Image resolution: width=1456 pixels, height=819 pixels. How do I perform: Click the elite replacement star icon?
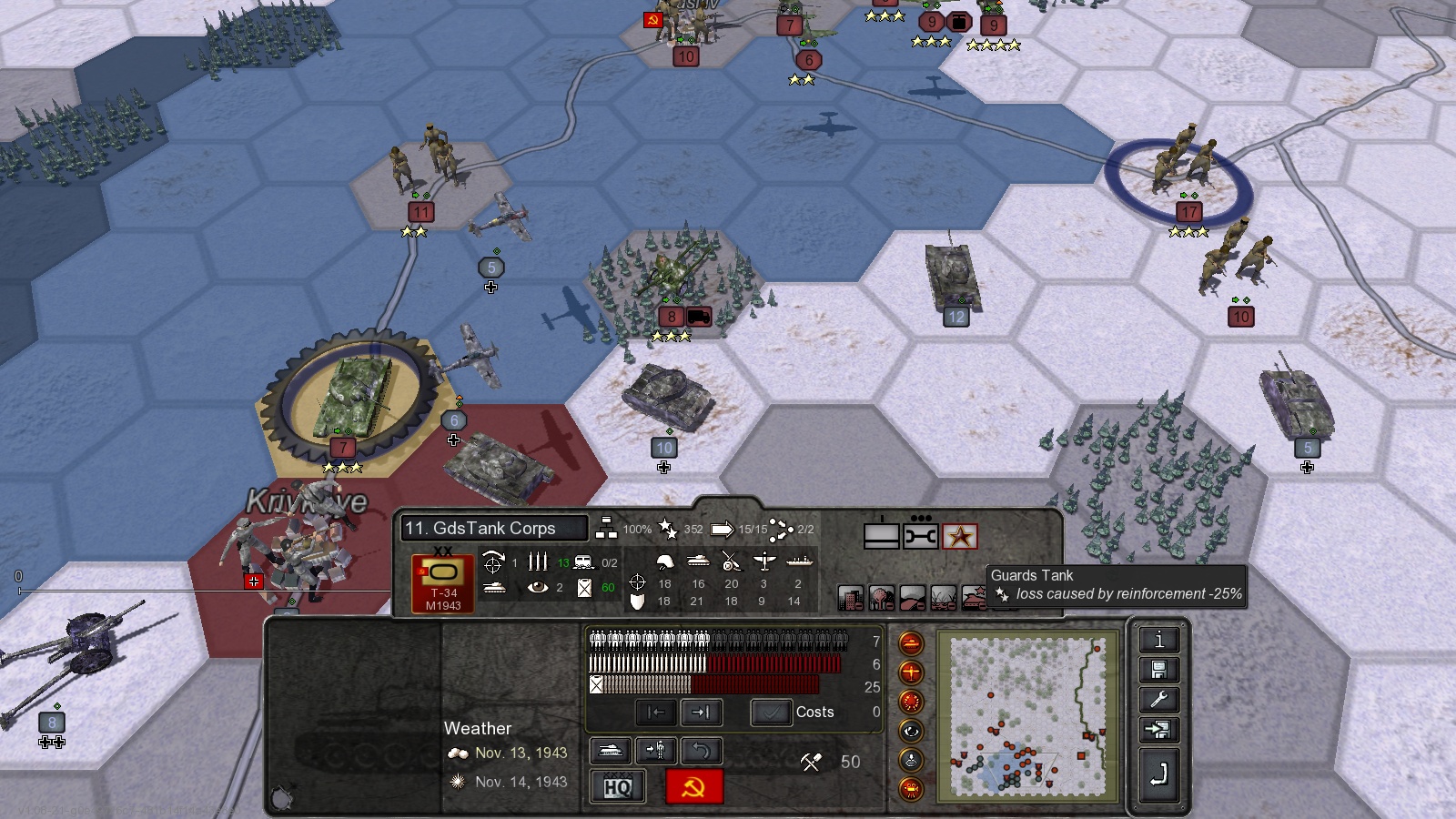[962, 536]
